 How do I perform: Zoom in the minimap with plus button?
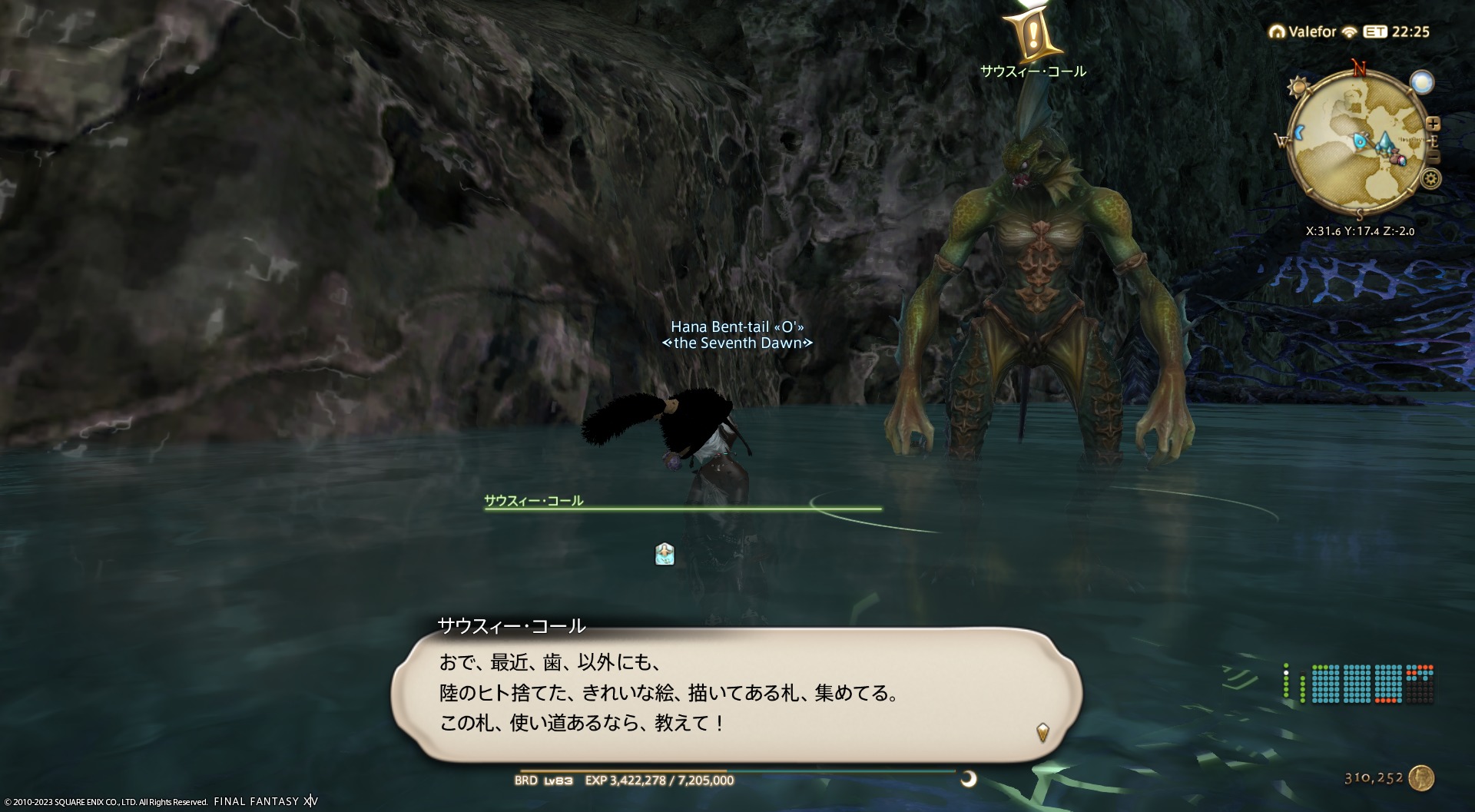click(1433, 124)
